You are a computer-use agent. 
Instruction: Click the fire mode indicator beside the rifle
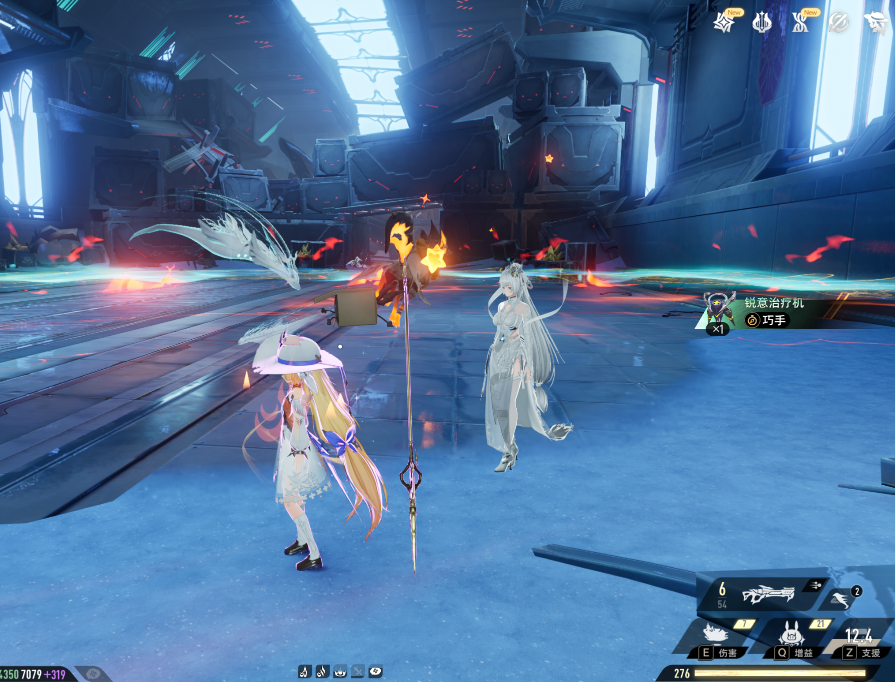(x=816, y=585)
